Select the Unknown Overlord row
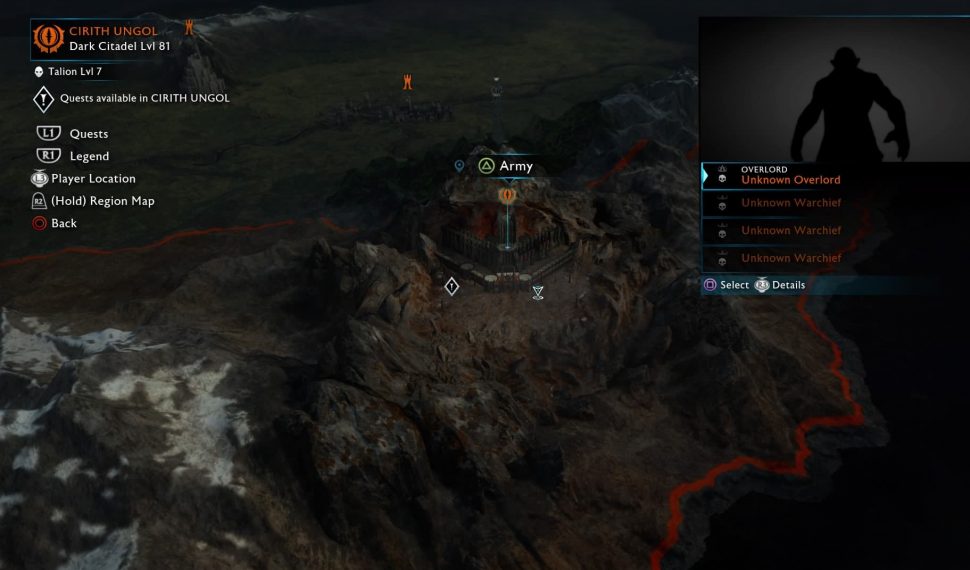 pyautogui.click(x=790, y=176)
